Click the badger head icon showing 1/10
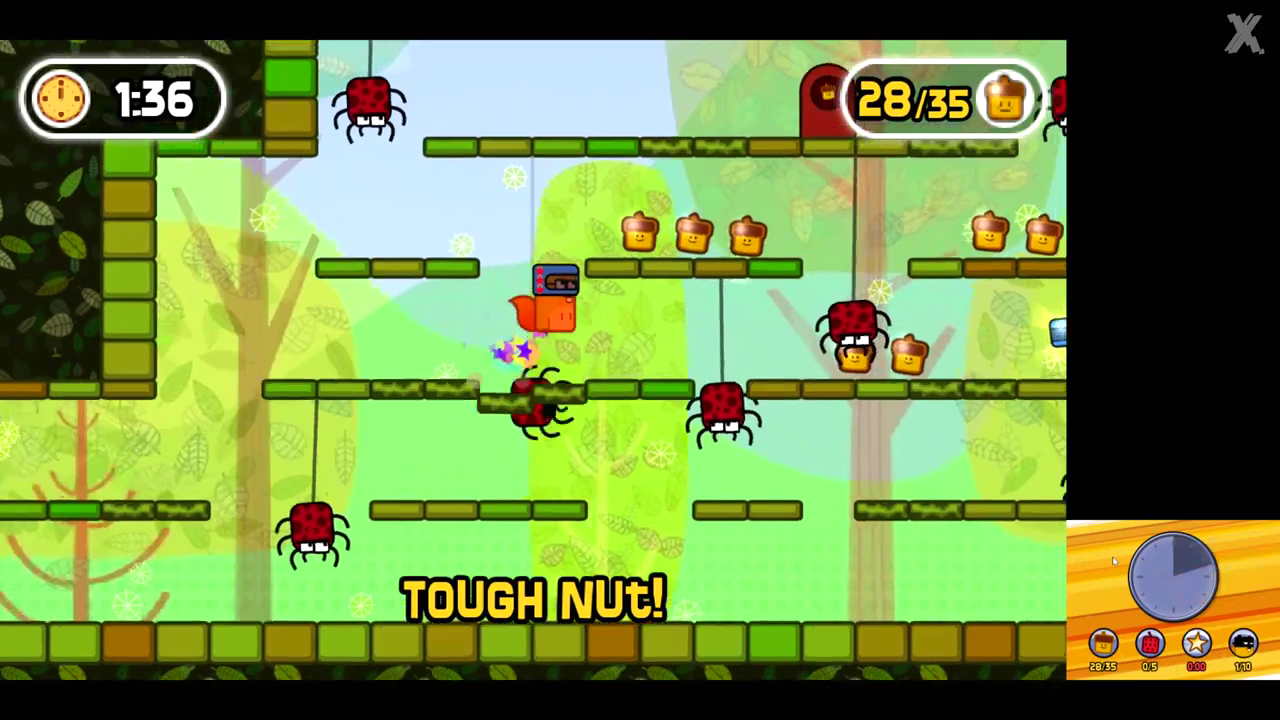Screen dimensions: 1280x720 [x=1242, y=644]
